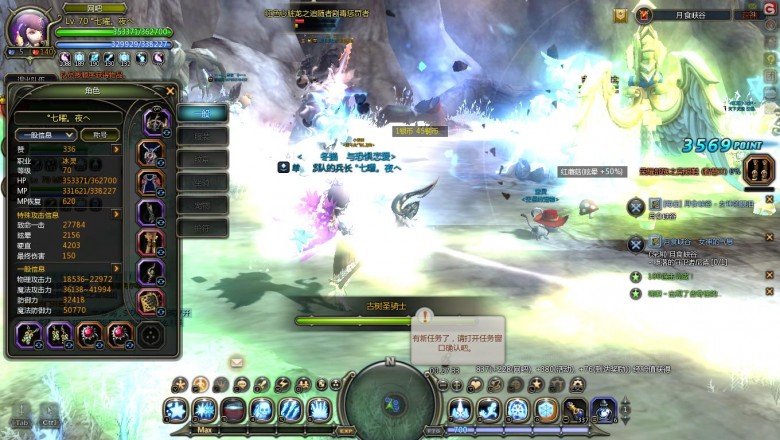The height and width of the screenshot is (440, 780).
Task: Activate the snowflake hexagon skill
Action: pyautogui.click(x=546, y=410)
